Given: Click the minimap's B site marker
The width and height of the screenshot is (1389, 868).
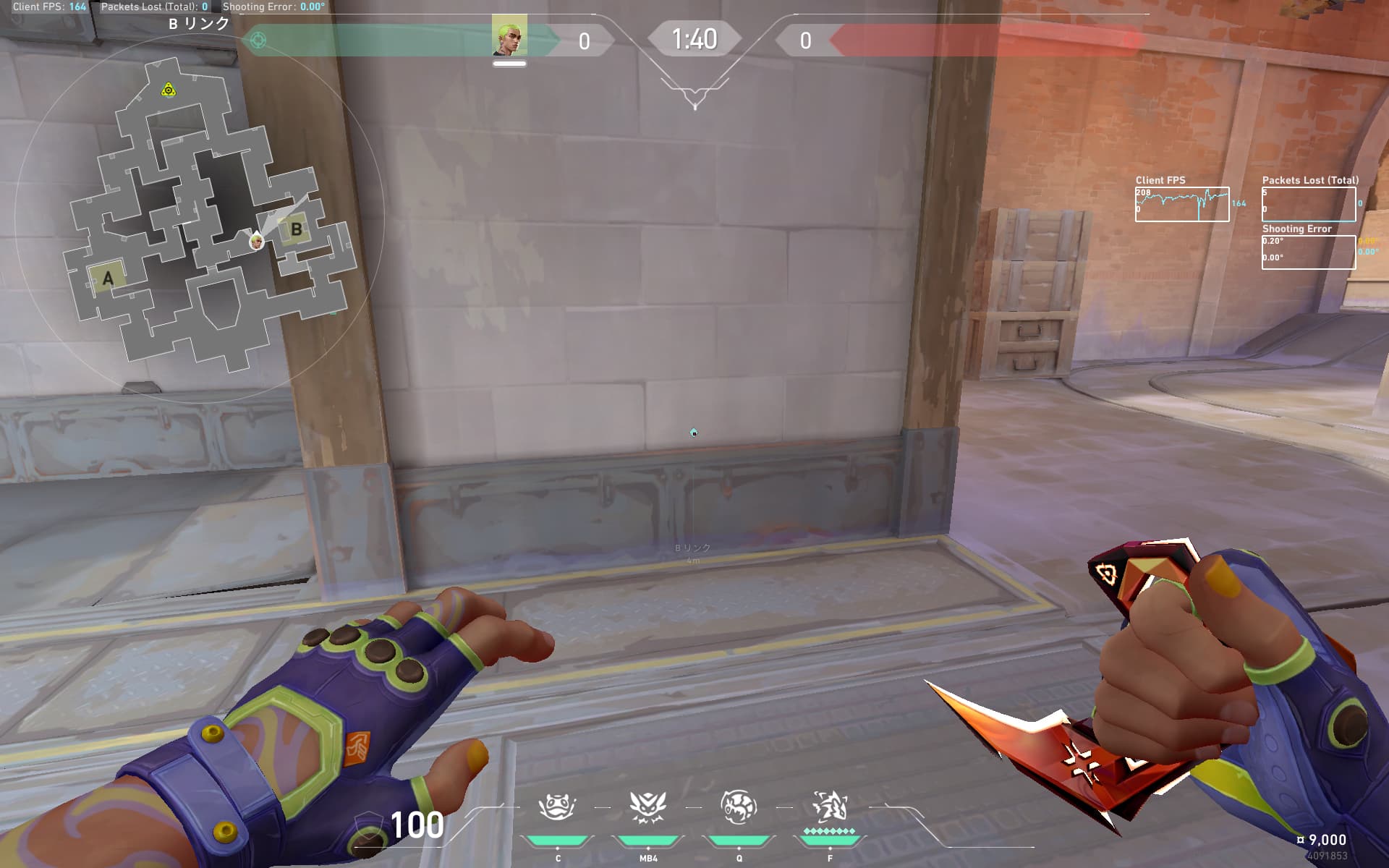Looking at the screenshot, I should click(296, 230).
